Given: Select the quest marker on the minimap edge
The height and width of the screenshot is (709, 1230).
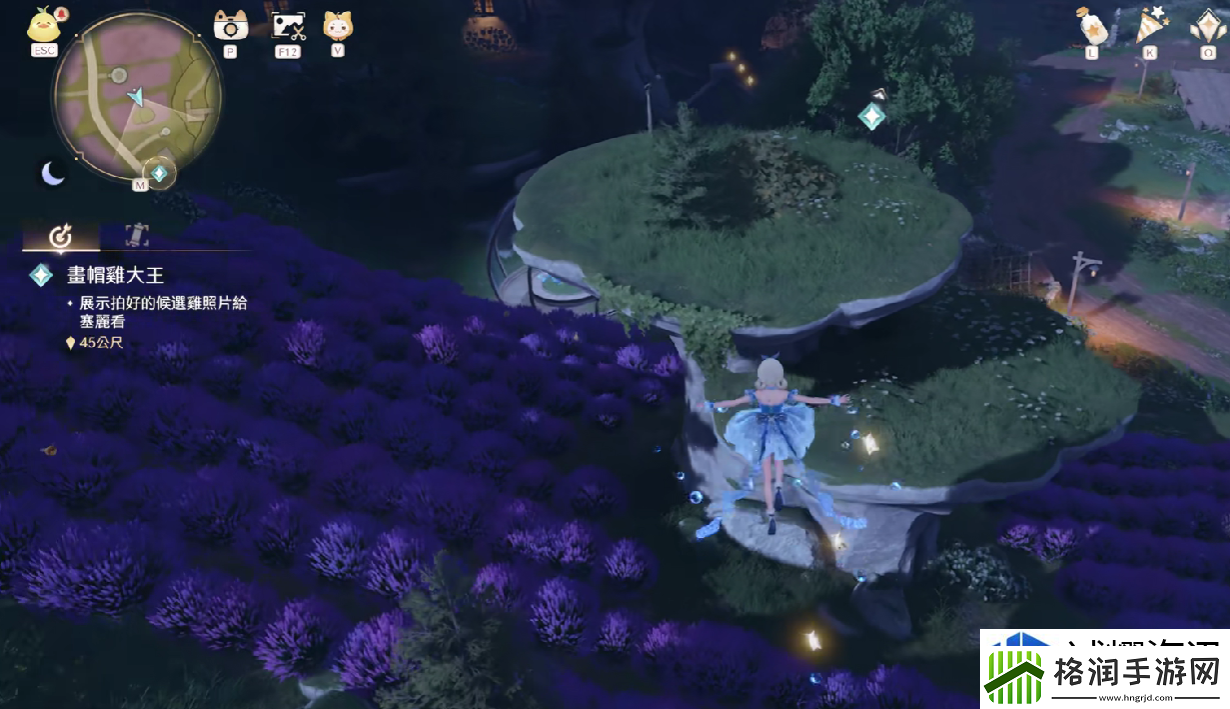Looking at the screenshot, I should coord(159,173).
